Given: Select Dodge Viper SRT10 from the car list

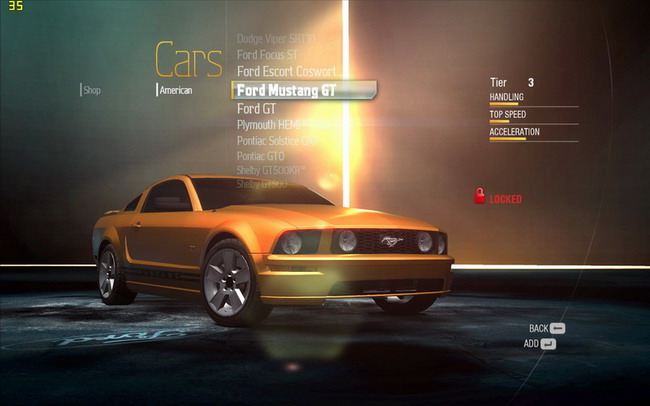Looking at the screenshot, I should point(276,39).
